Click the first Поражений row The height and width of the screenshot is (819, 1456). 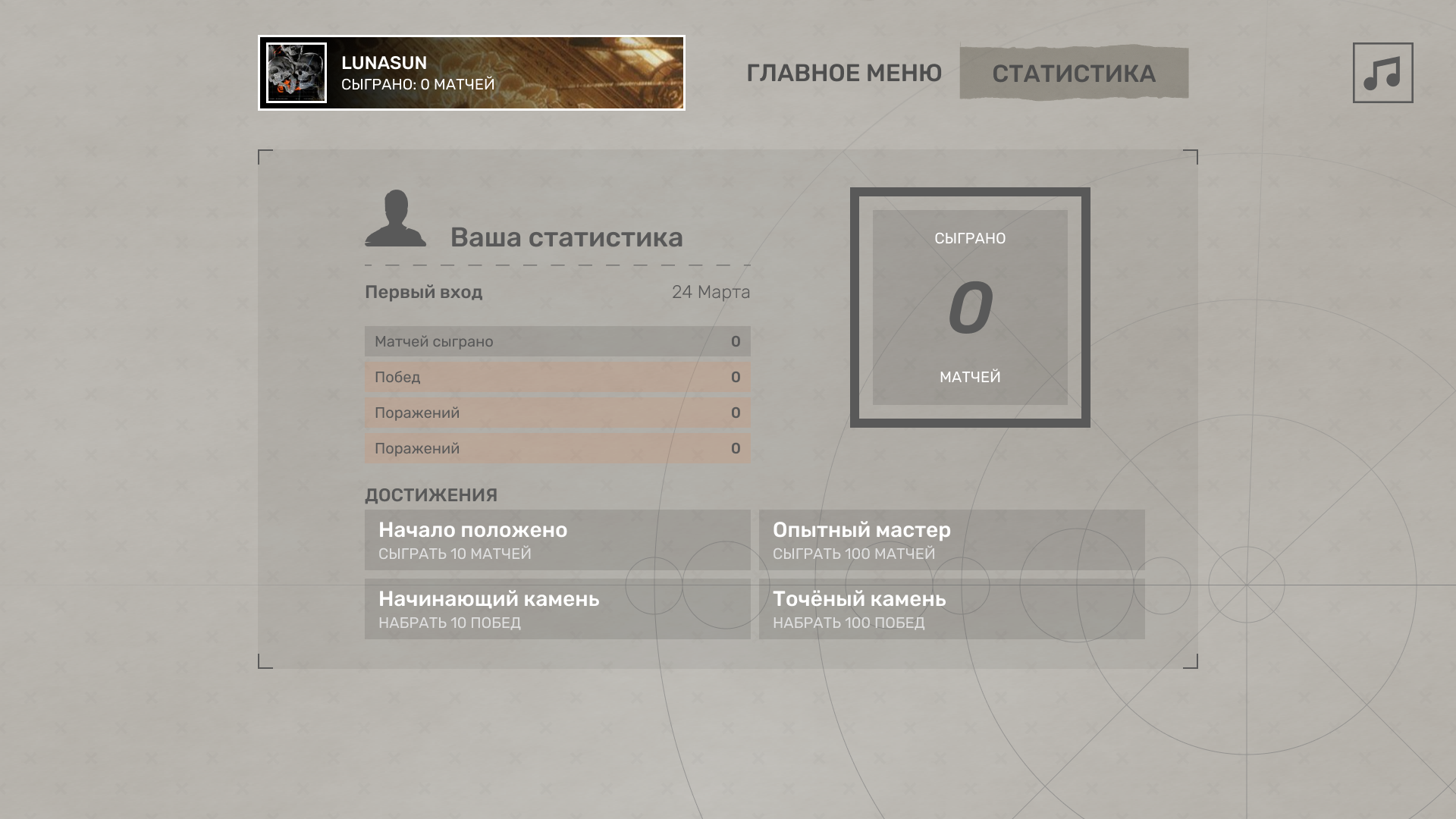[557, 412]
